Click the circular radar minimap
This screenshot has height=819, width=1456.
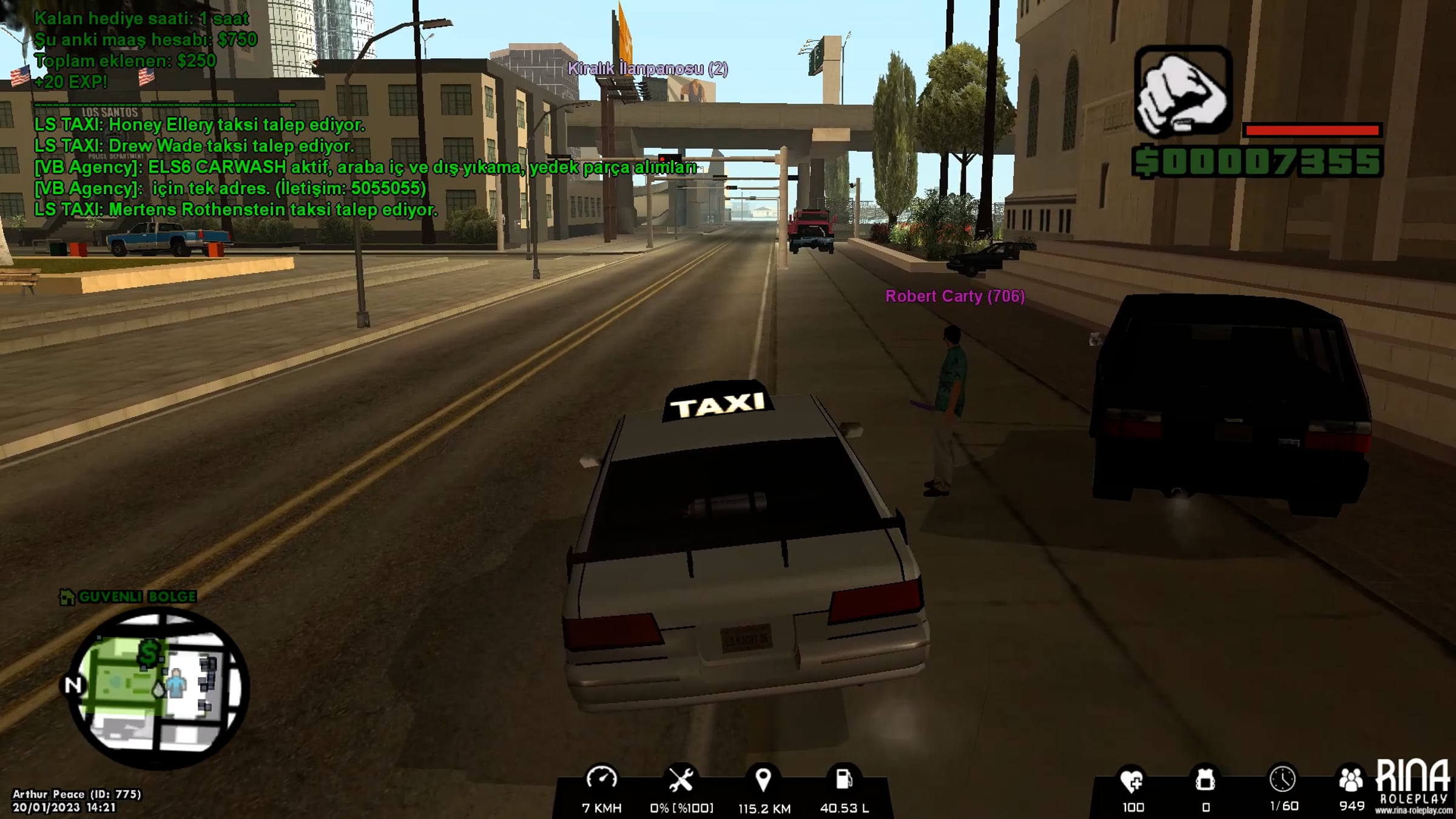tap(158, 689)
